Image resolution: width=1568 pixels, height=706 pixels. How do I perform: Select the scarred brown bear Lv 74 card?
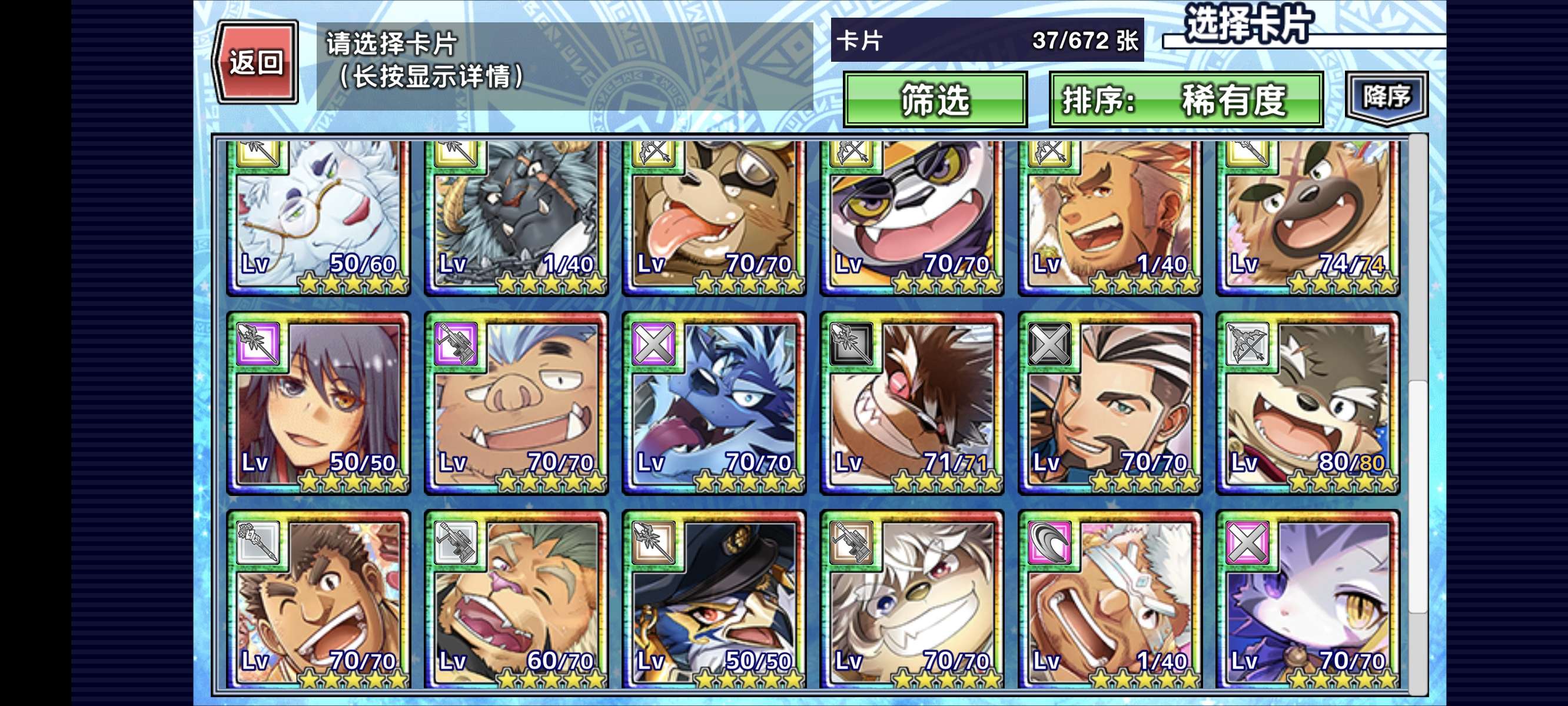point(1307,216)
